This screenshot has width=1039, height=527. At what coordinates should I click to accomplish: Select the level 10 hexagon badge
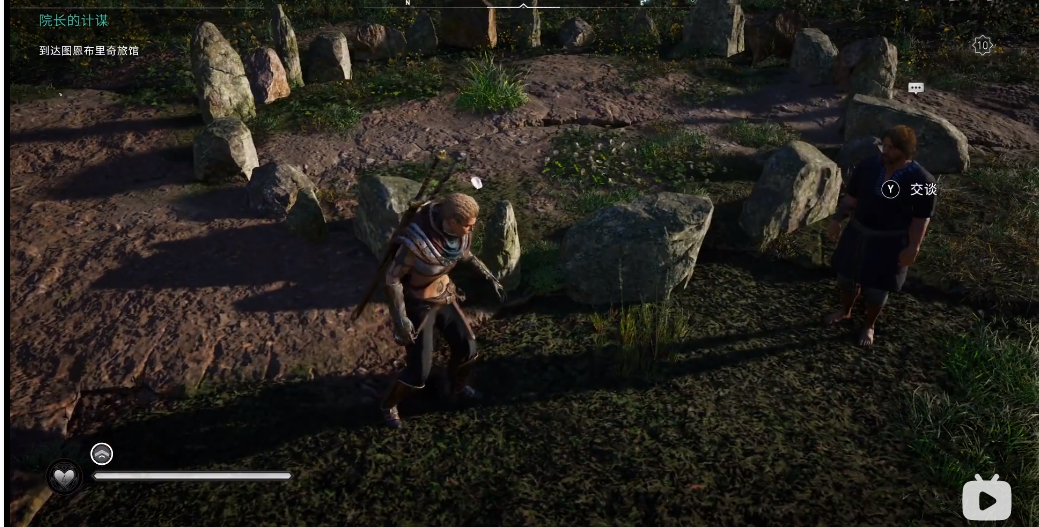click(982, 45)
